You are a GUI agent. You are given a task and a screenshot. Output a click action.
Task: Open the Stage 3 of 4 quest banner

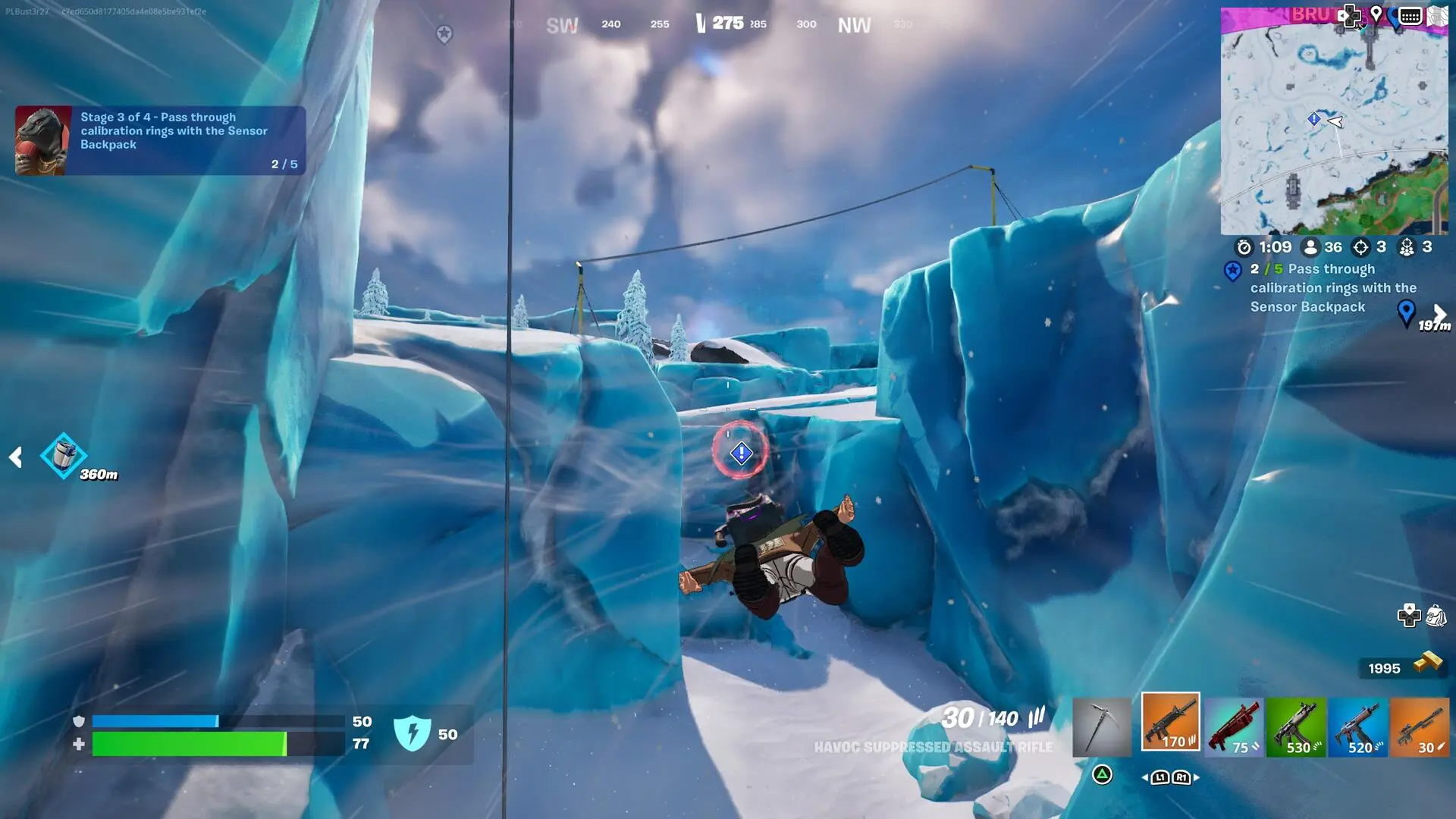159,139
